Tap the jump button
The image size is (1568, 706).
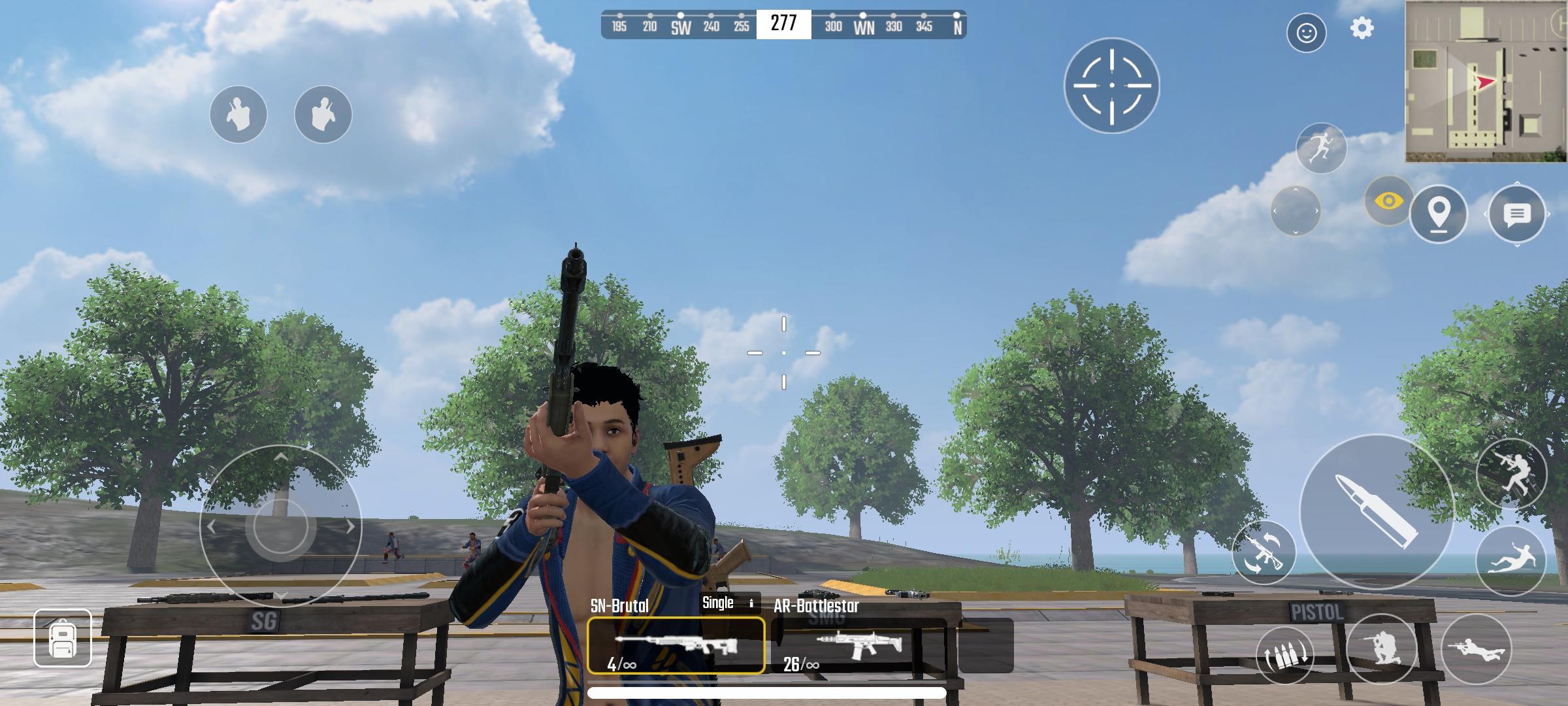(x=1511, y=474)
